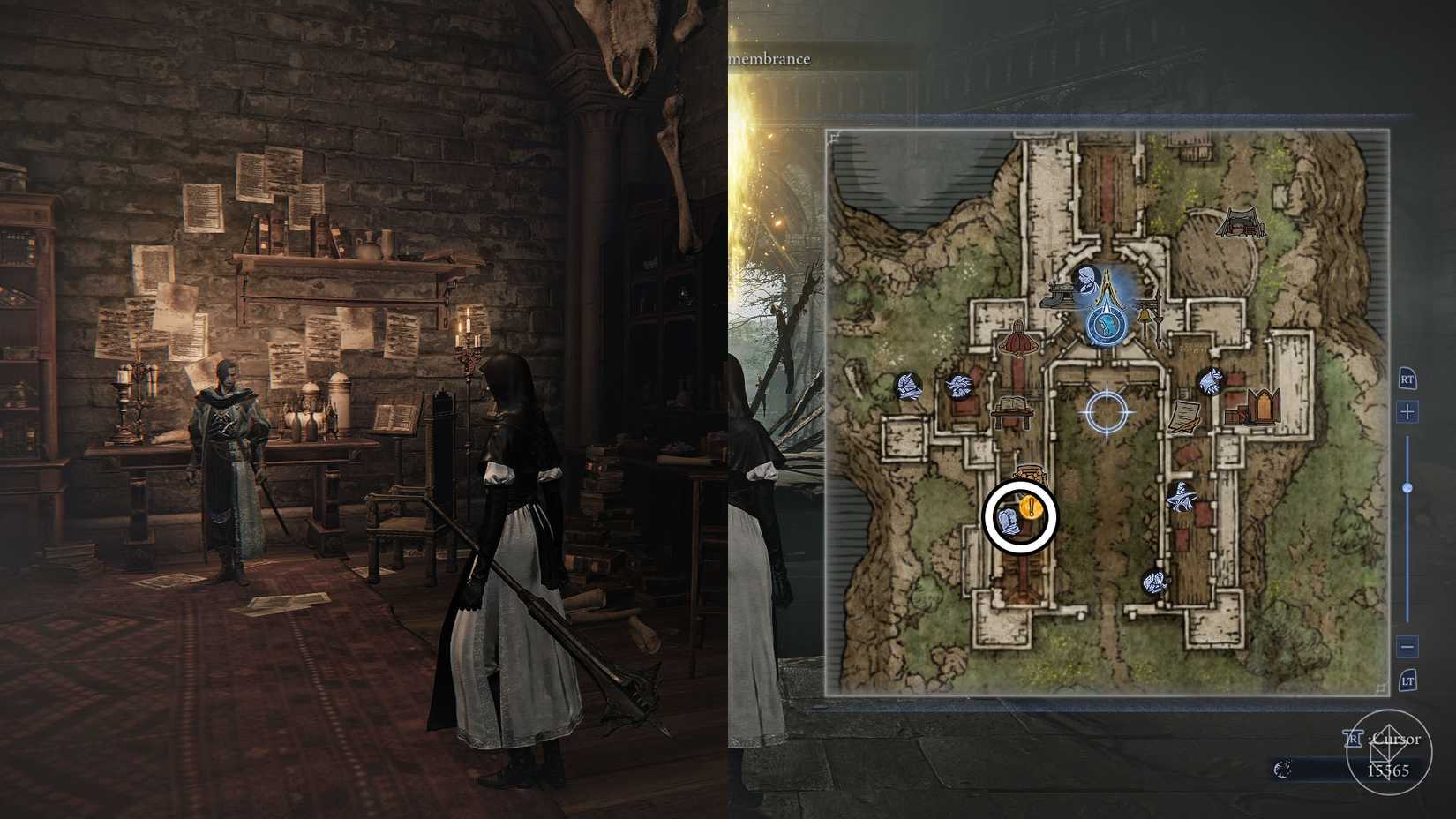
Task: Click the RT button above the zoom controls
Action: pyautogui.click(x=1407, y=379)
